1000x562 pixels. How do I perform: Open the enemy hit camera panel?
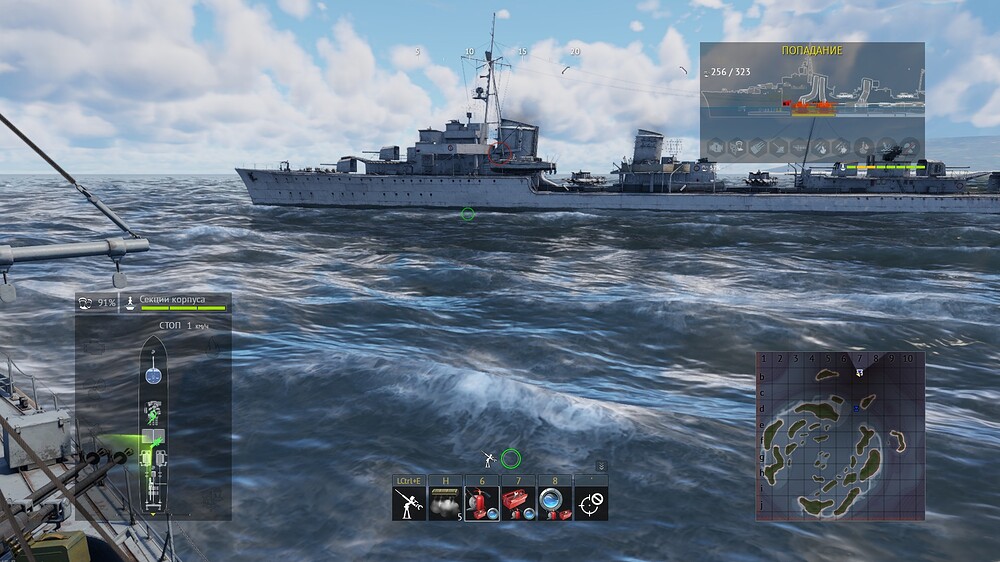[811, 101]
